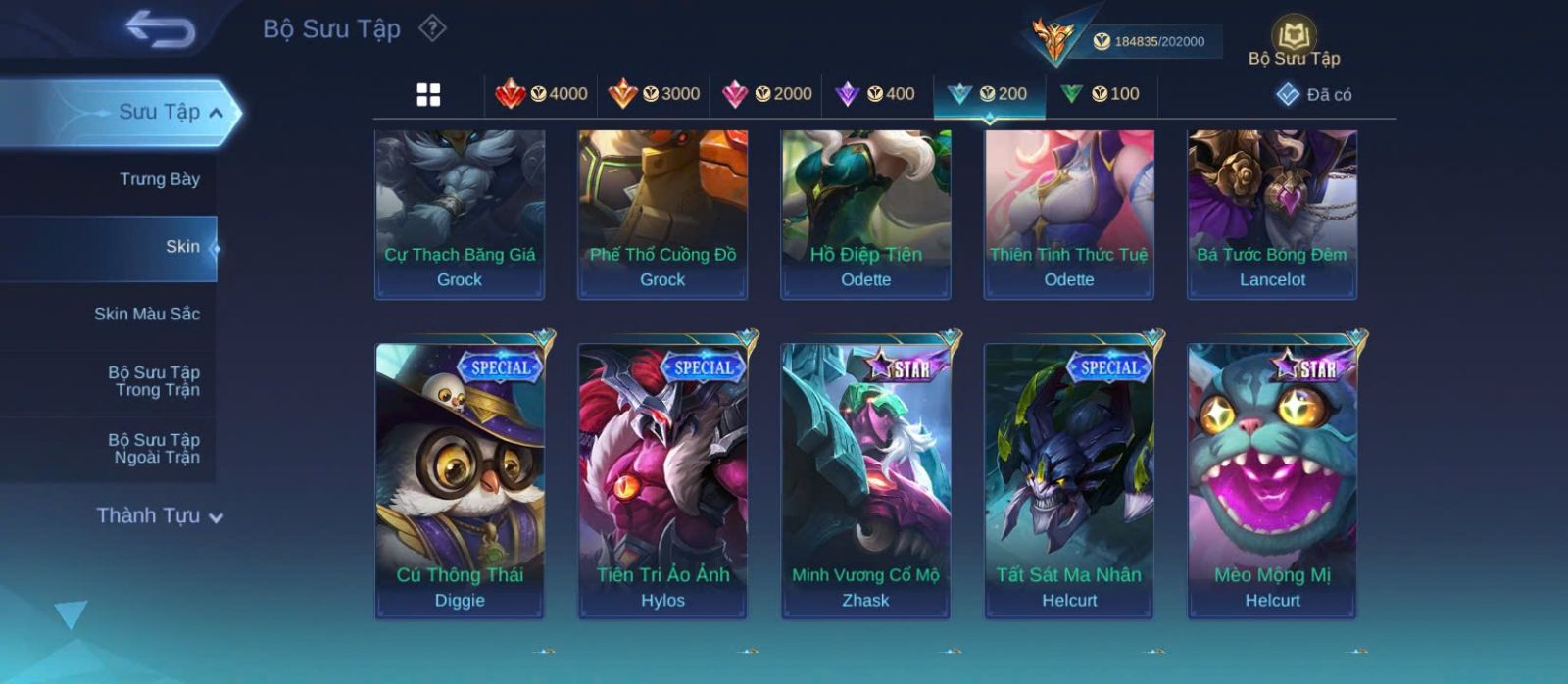The width and height of the screenshot is (1568, 684).
Task: Expand the Thành Tựu section
Action: tap(160, 515)
